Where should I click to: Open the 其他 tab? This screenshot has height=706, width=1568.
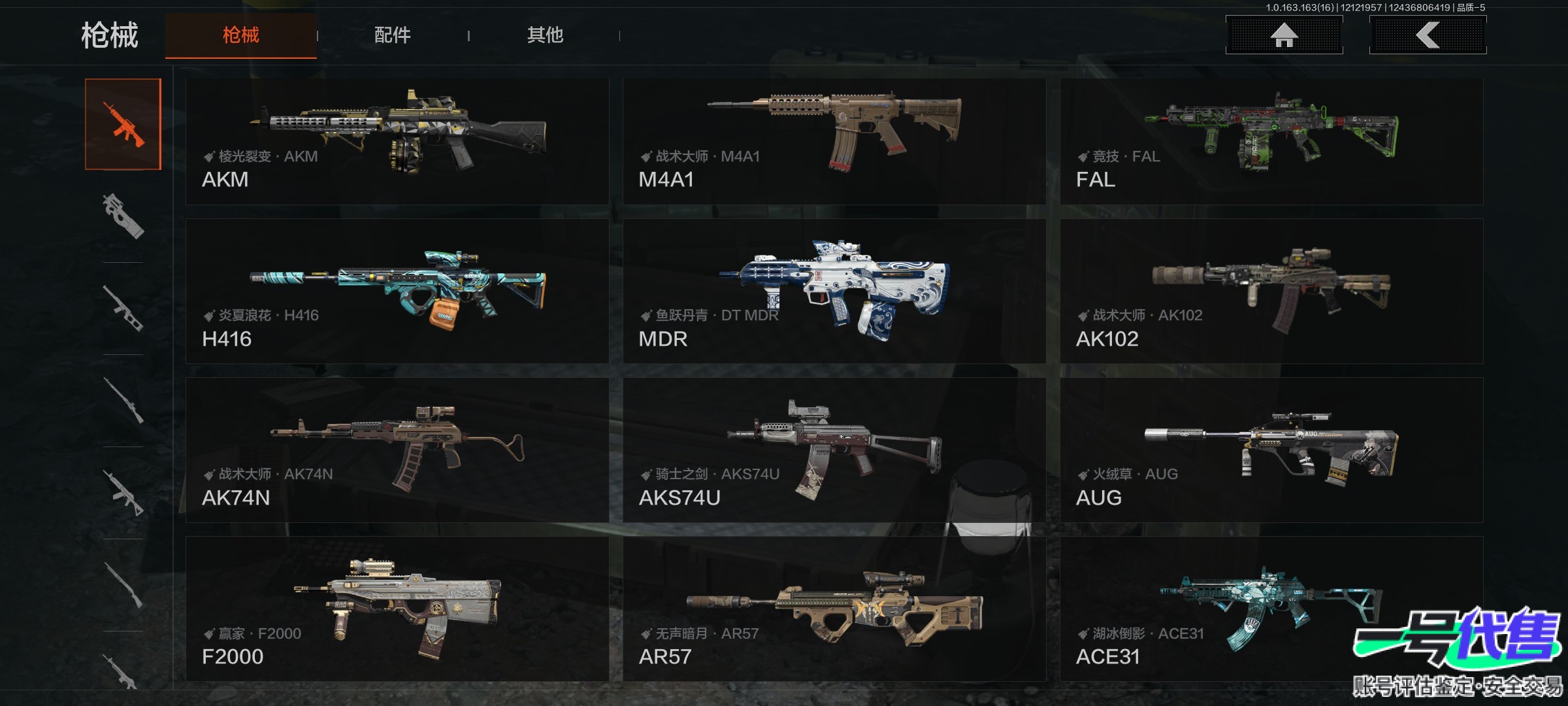[x=545, y=35]
